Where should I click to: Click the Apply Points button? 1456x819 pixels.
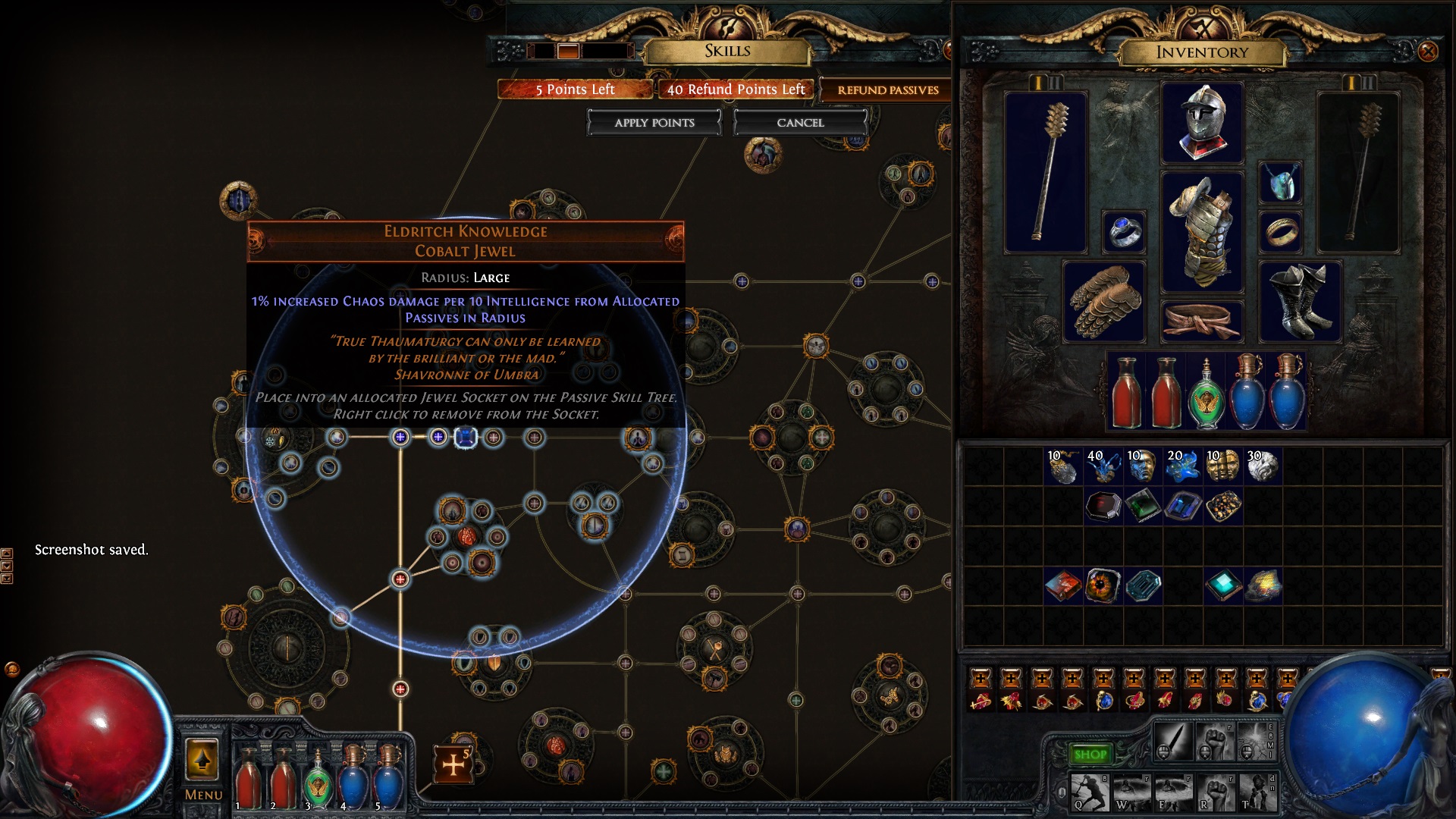pyautogui.click(x=654, y=123)
